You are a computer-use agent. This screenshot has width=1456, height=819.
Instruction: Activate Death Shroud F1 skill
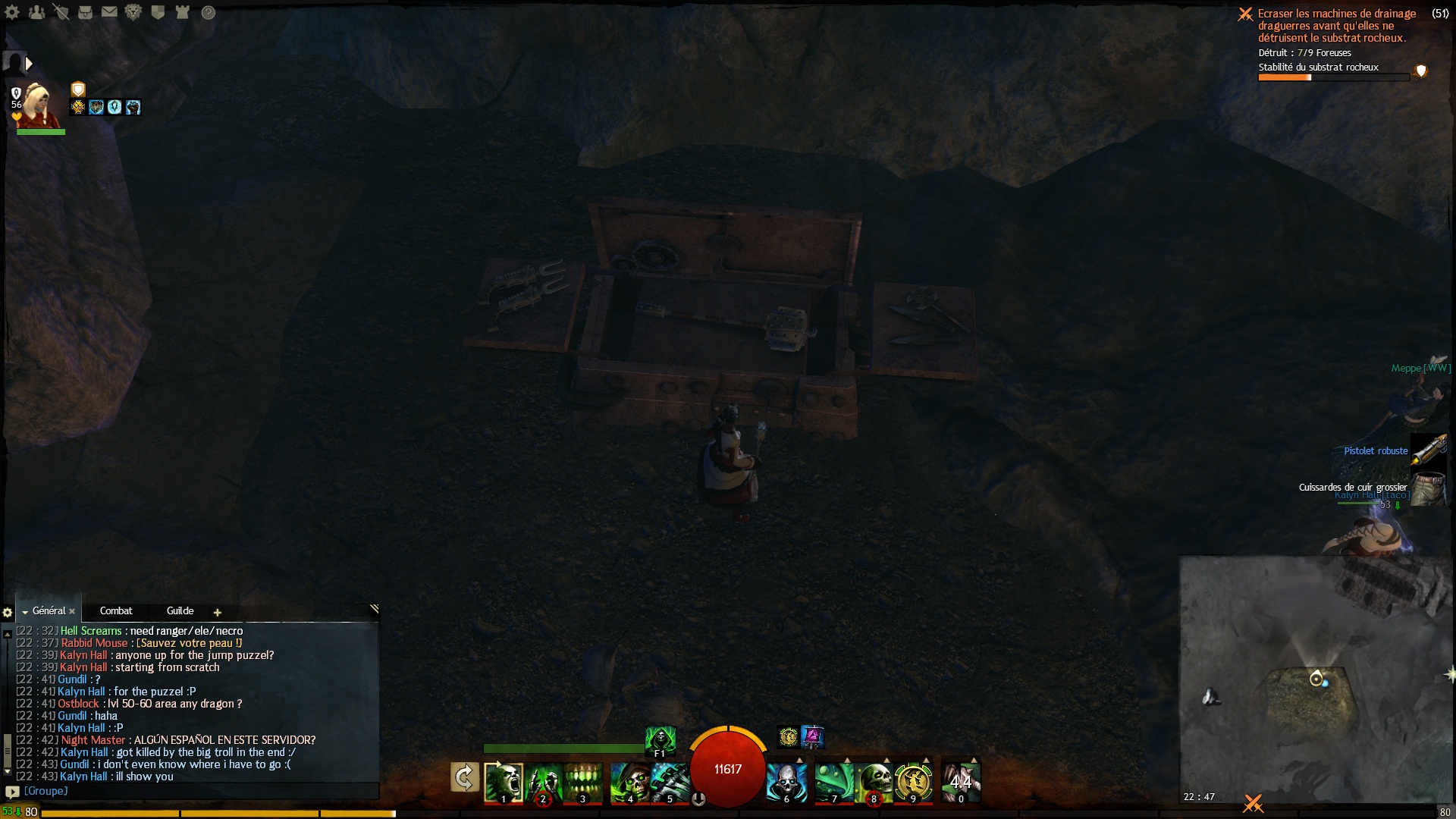click(x=660, y=739)
